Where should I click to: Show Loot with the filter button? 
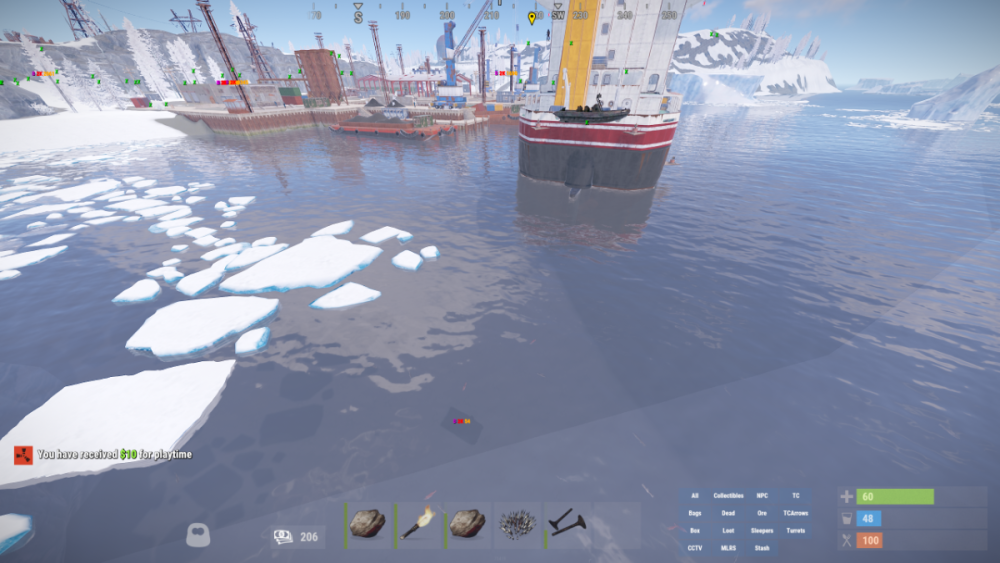[x=729, y=531]
